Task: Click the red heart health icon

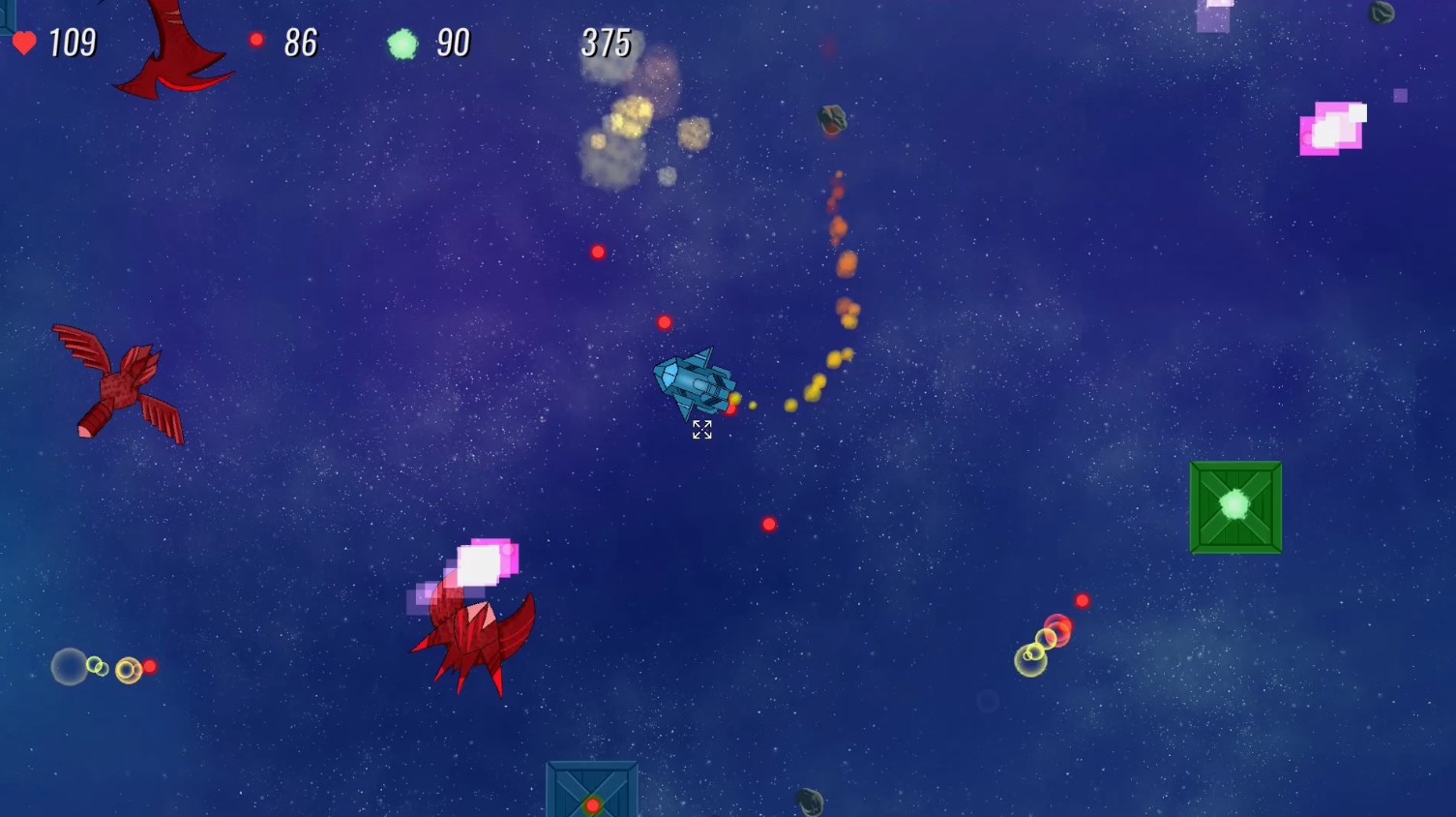Action: click(24, 43)
